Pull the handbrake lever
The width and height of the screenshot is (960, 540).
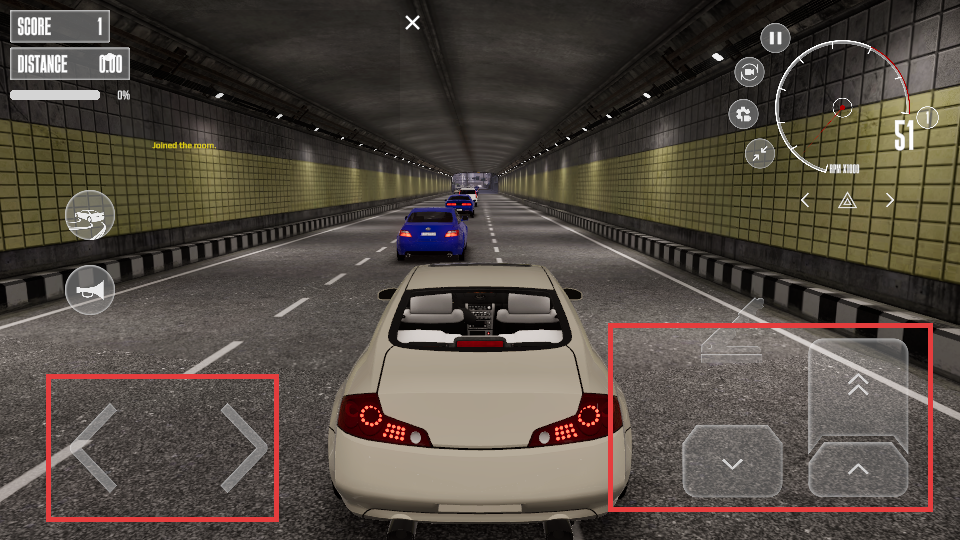point(732,333)
